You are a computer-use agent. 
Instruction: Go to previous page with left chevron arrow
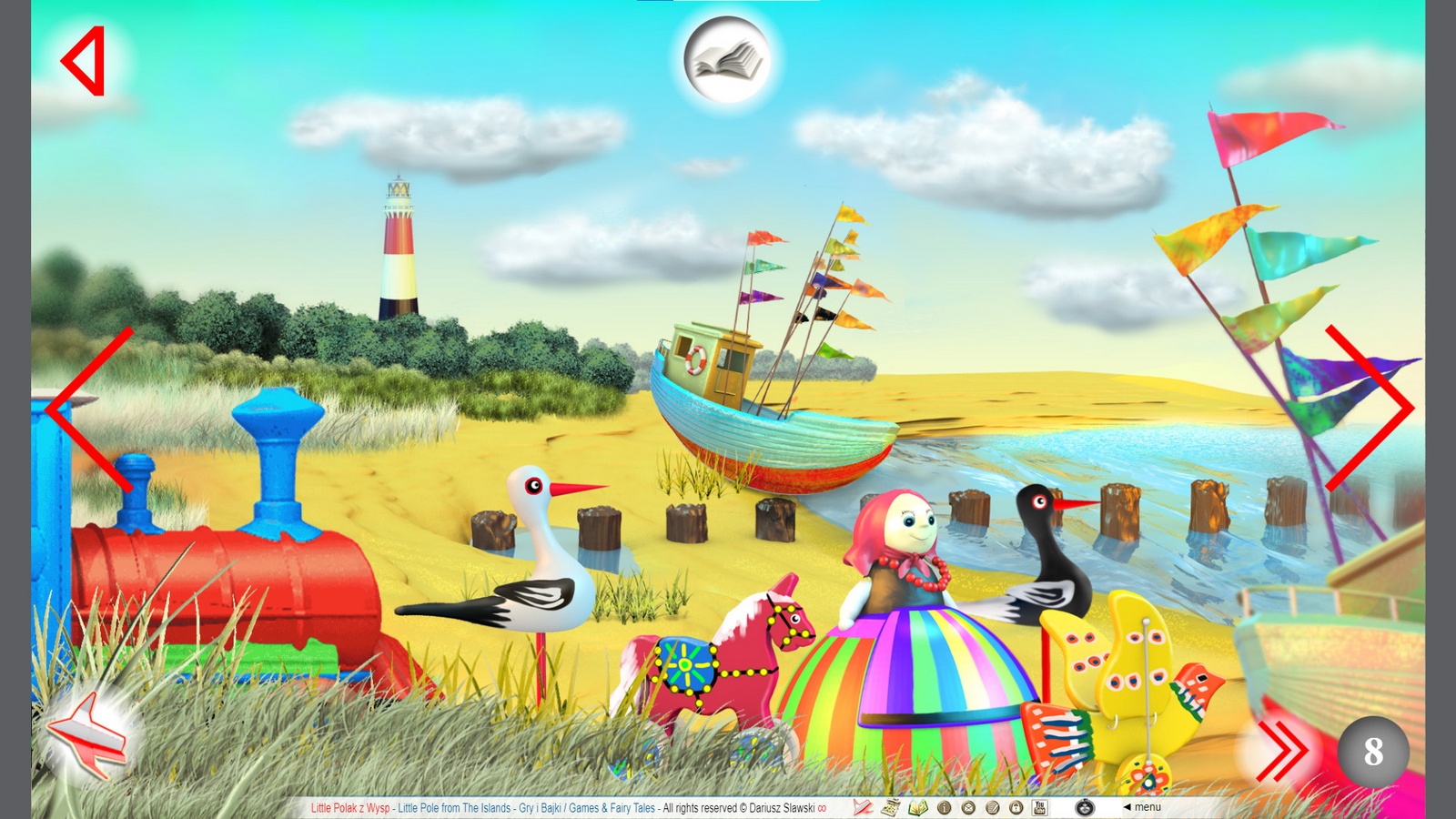coord(91,411)
